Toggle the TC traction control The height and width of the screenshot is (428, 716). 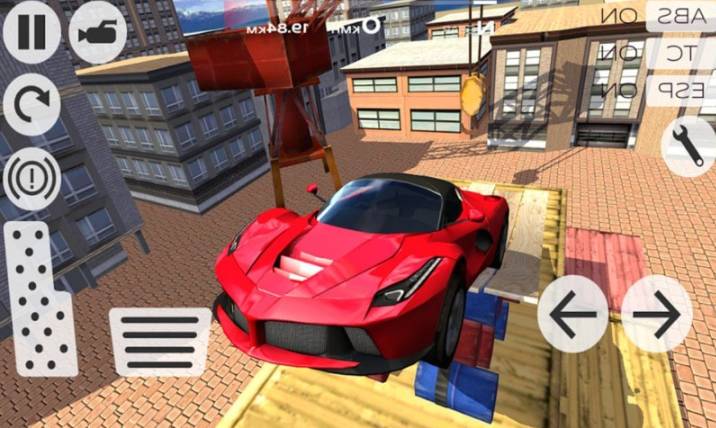[681, 52]
